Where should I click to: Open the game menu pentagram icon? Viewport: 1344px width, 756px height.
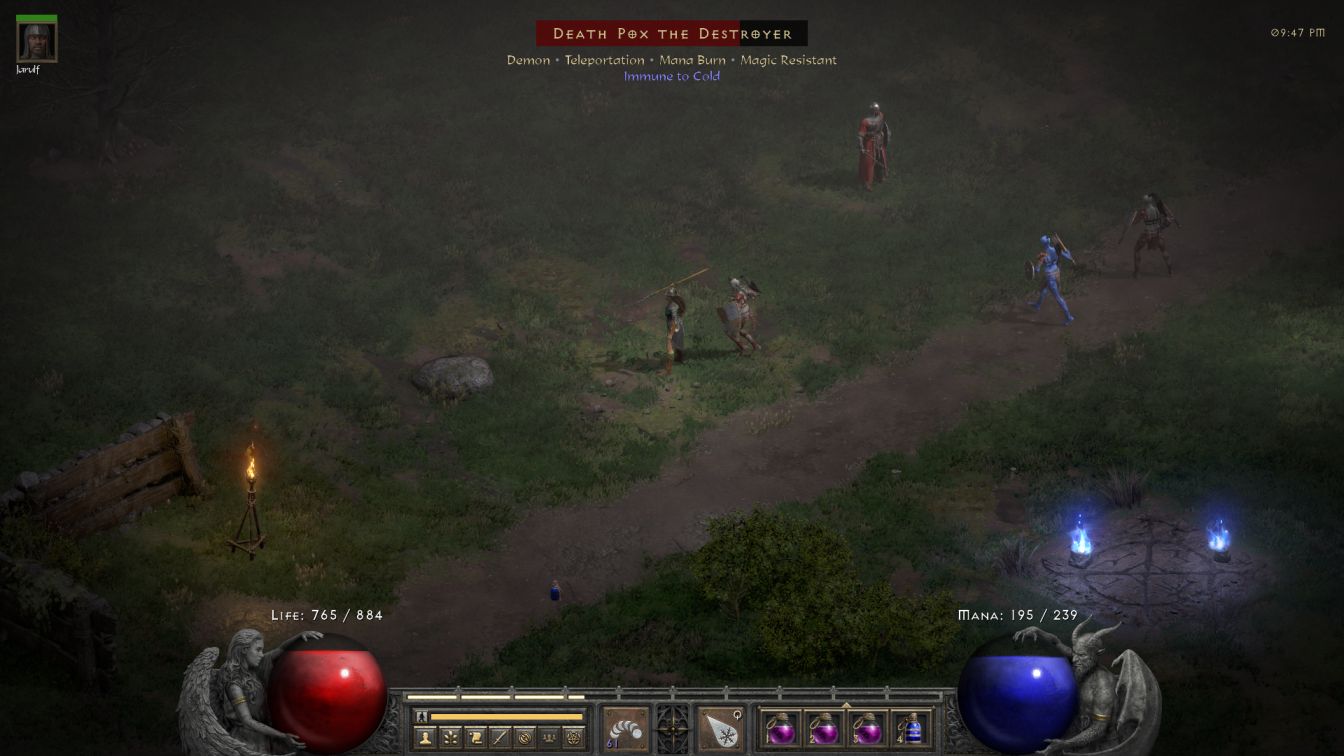[x=574, y=738]
